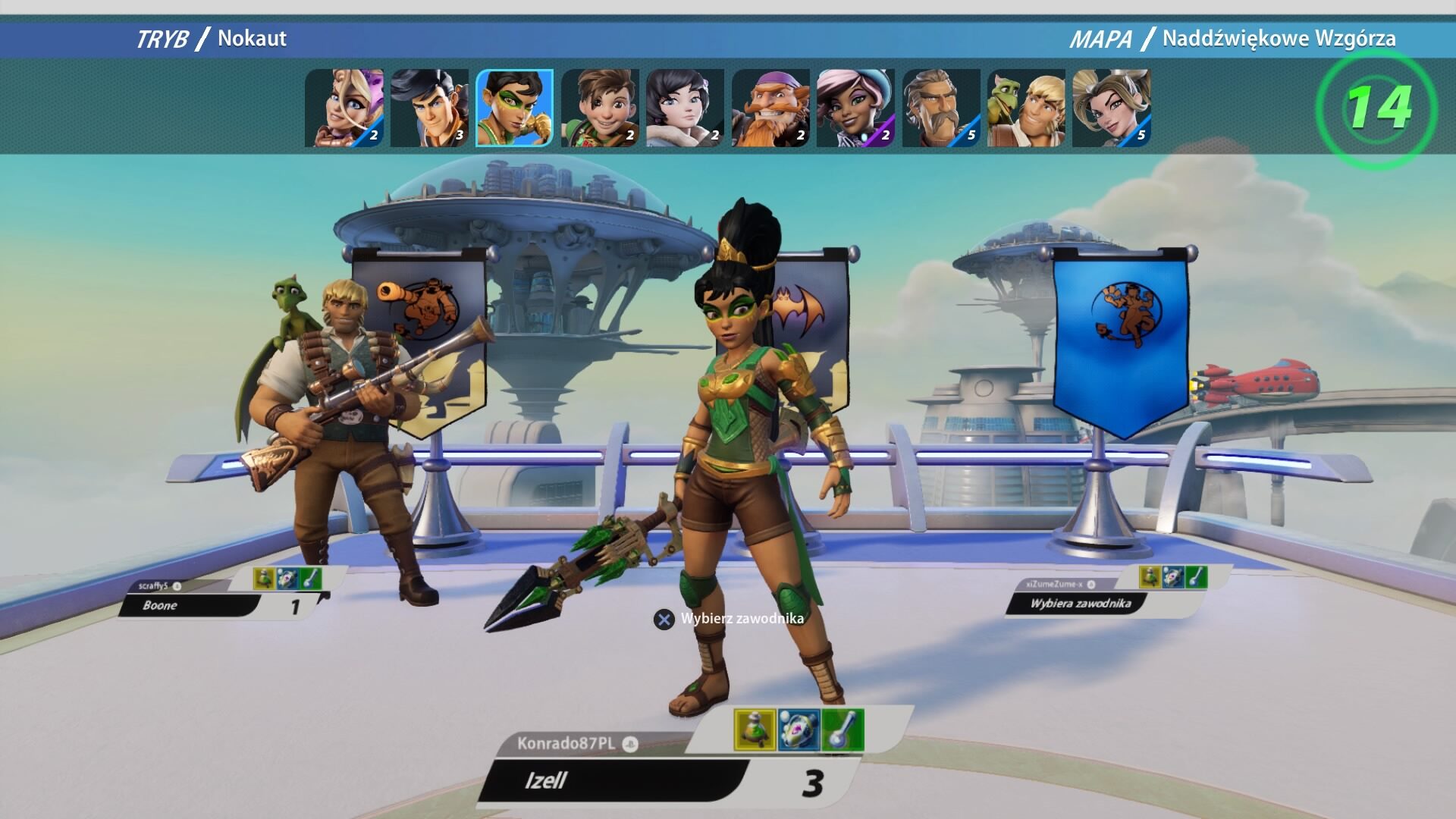This screenshot has height=819, width=1456.
Task: Click Konrado87PL's green spoon artifact icon
Action: point(843,730)
